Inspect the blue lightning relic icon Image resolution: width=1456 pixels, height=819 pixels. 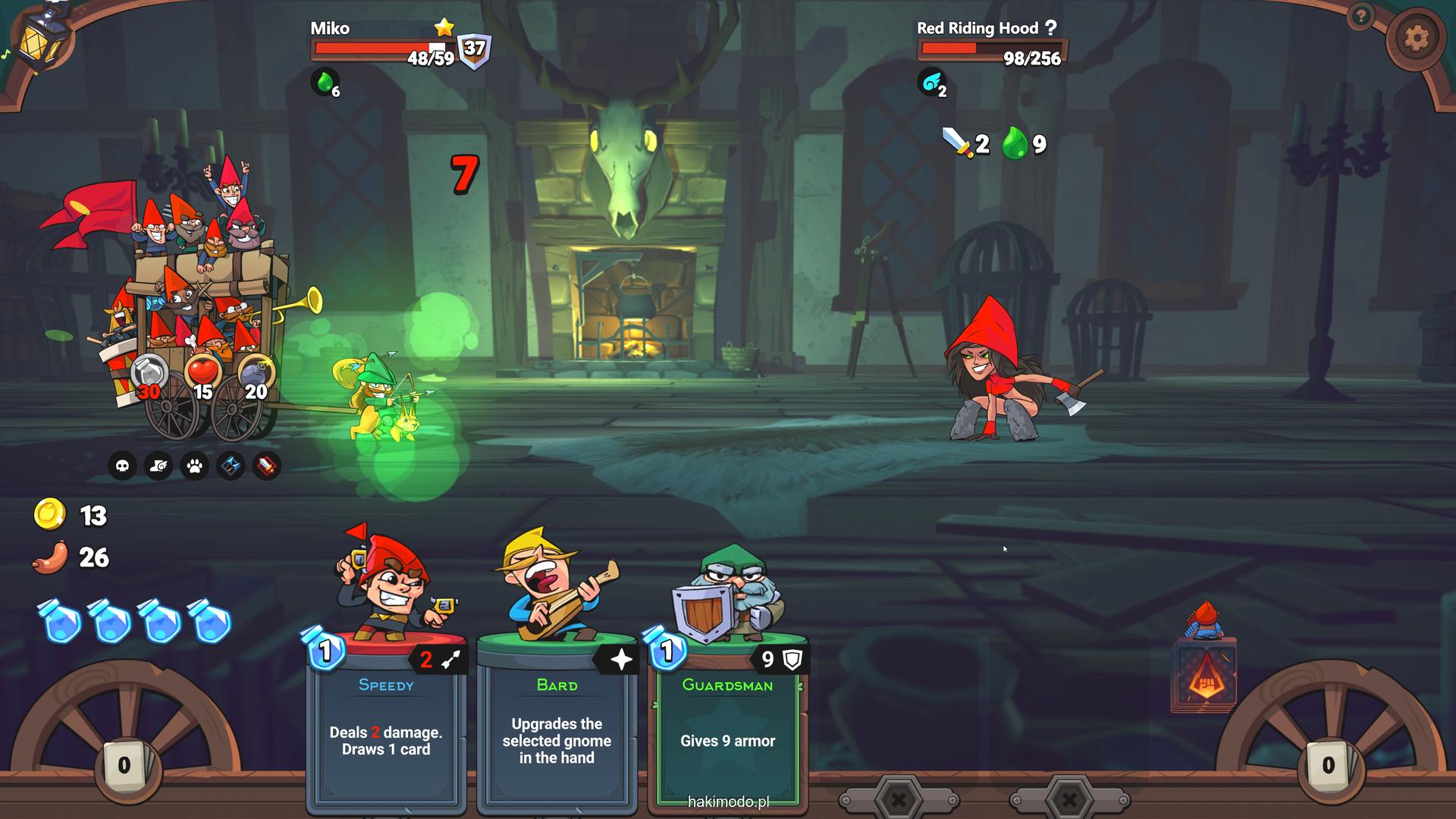point(231,466)
